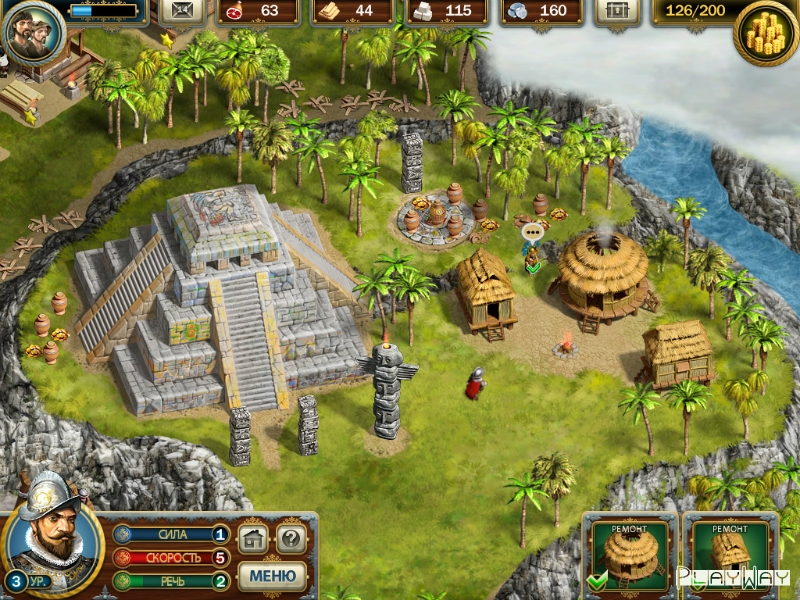Click the house icon button
This screenshot has height=600, width=800.
pyautogui.click(x=253, y=539)
